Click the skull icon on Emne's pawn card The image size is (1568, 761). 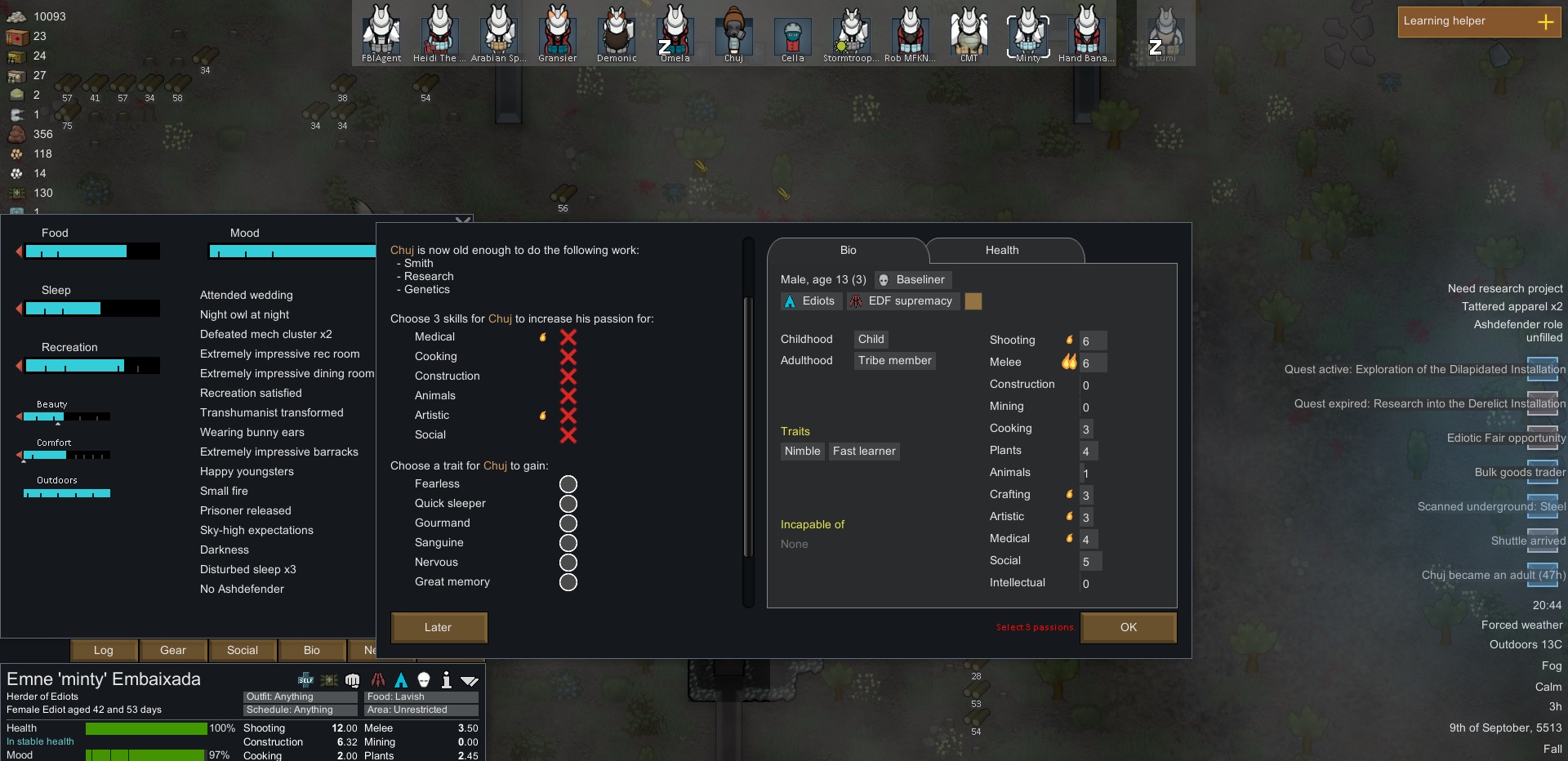[423, 680]
